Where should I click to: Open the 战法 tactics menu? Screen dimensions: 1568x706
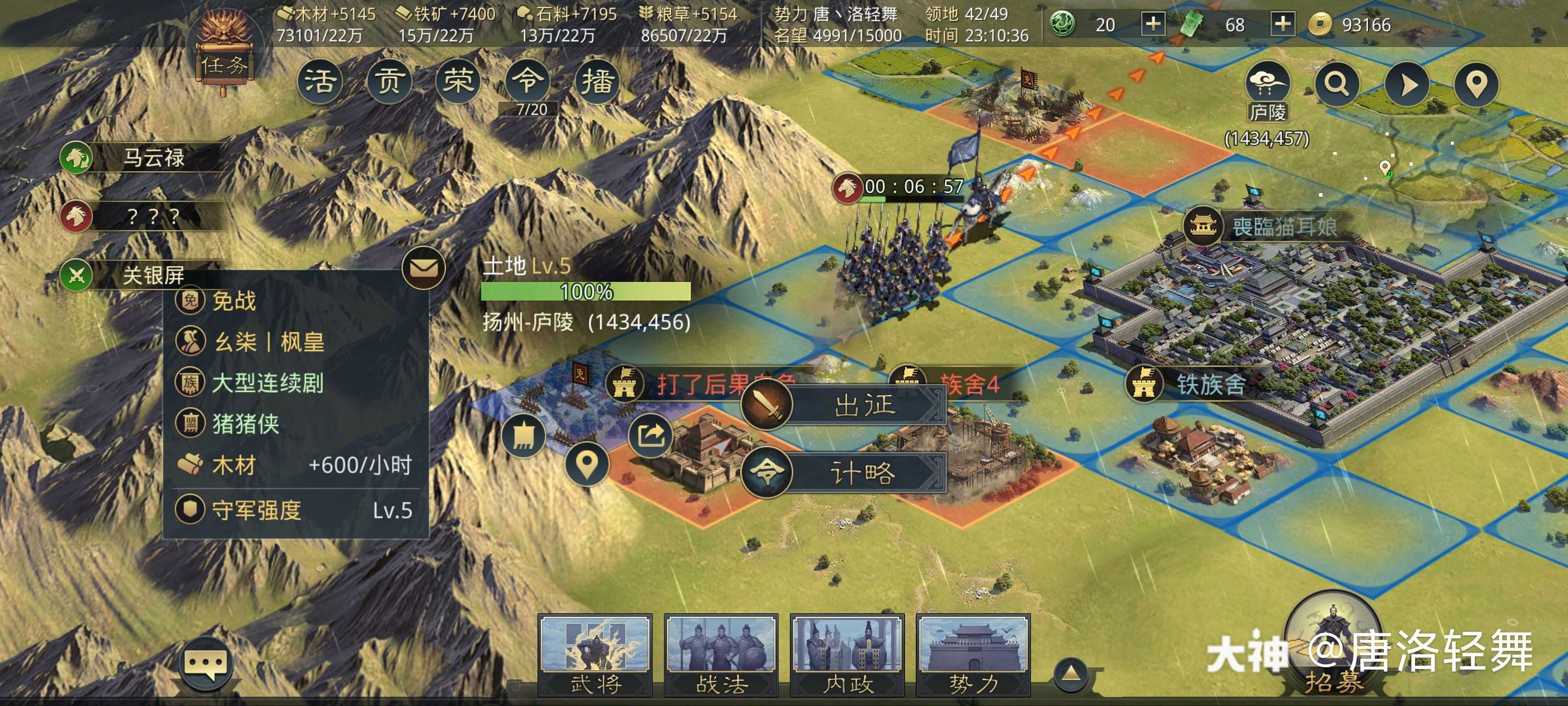pos(721,656)
